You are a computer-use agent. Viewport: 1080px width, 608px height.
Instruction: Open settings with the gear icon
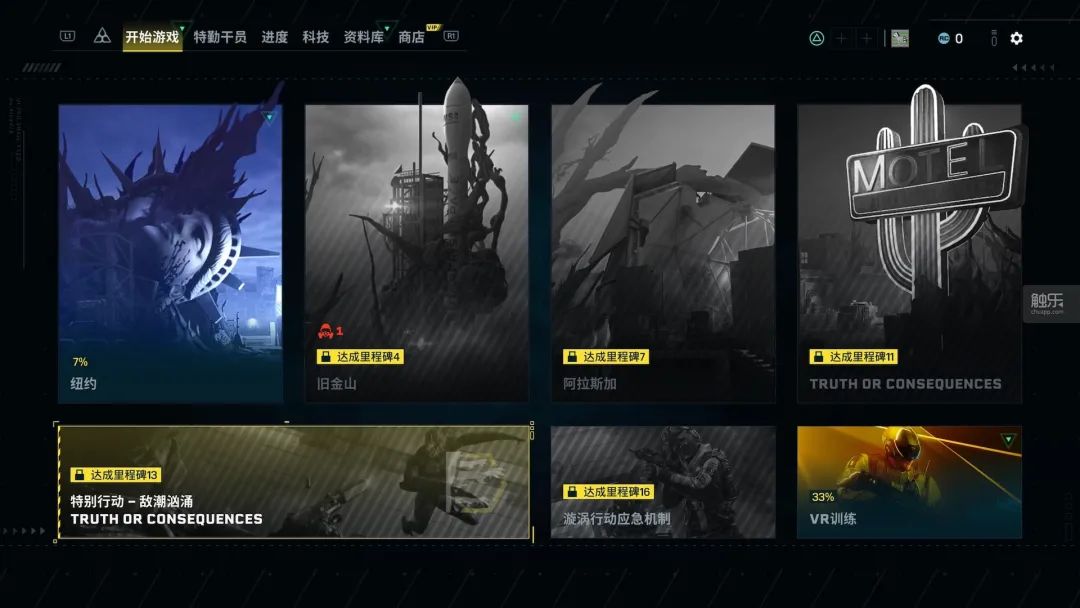pyautogui.click(x=1016, y=38)
